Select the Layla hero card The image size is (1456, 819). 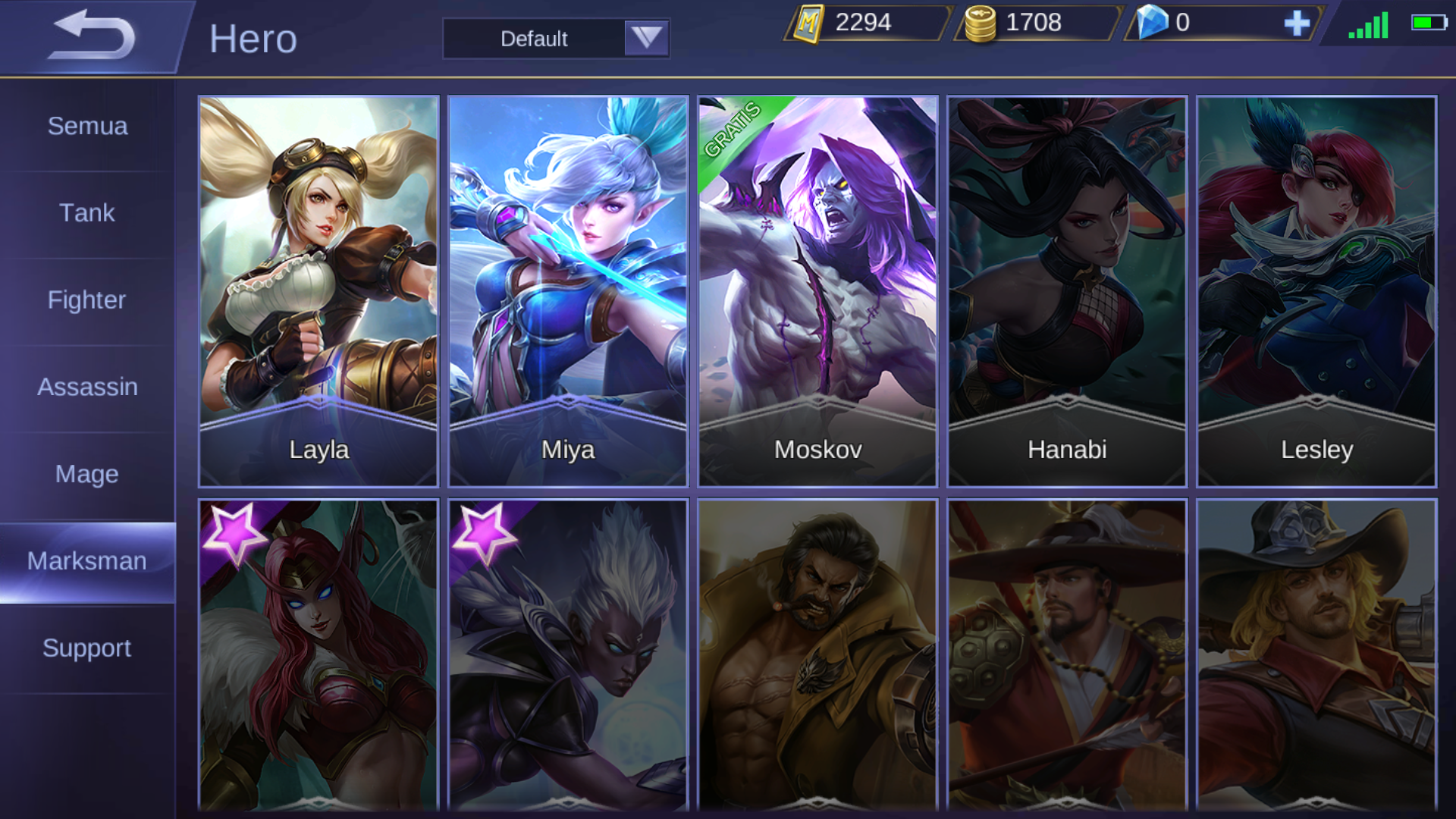(x=318, y=291)
